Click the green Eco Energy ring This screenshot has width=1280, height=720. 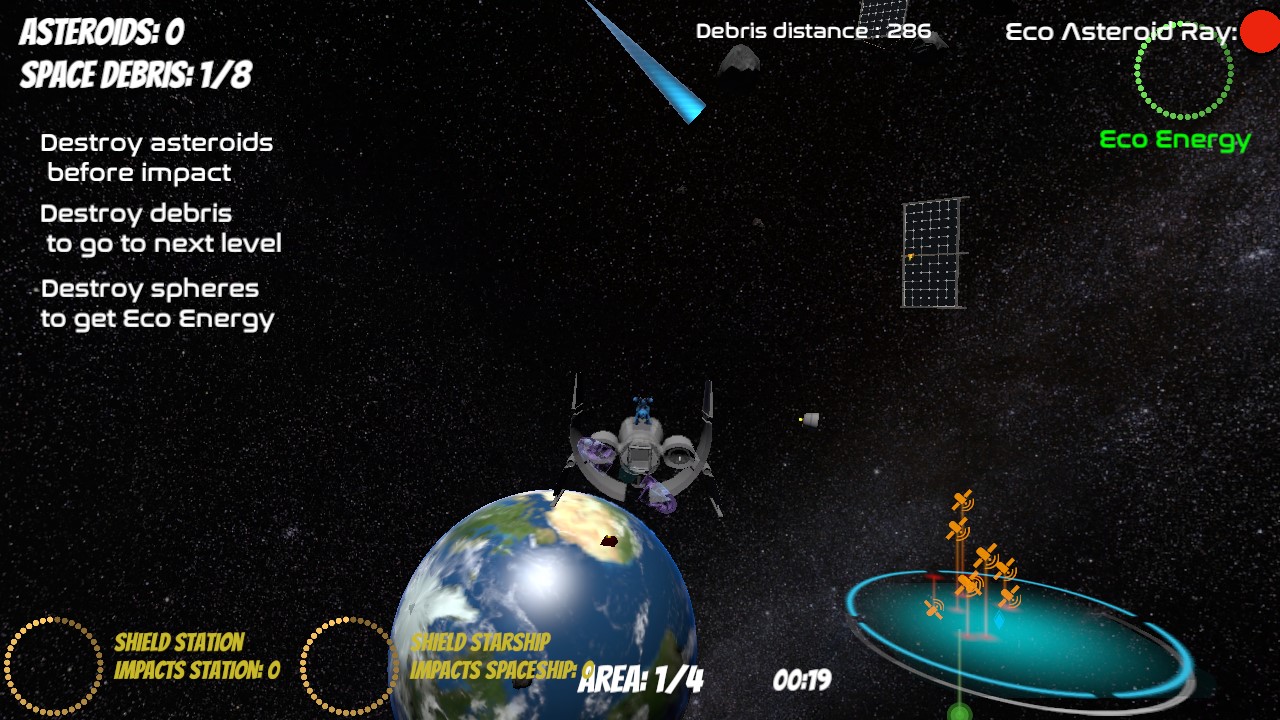tap(1184, 70)
